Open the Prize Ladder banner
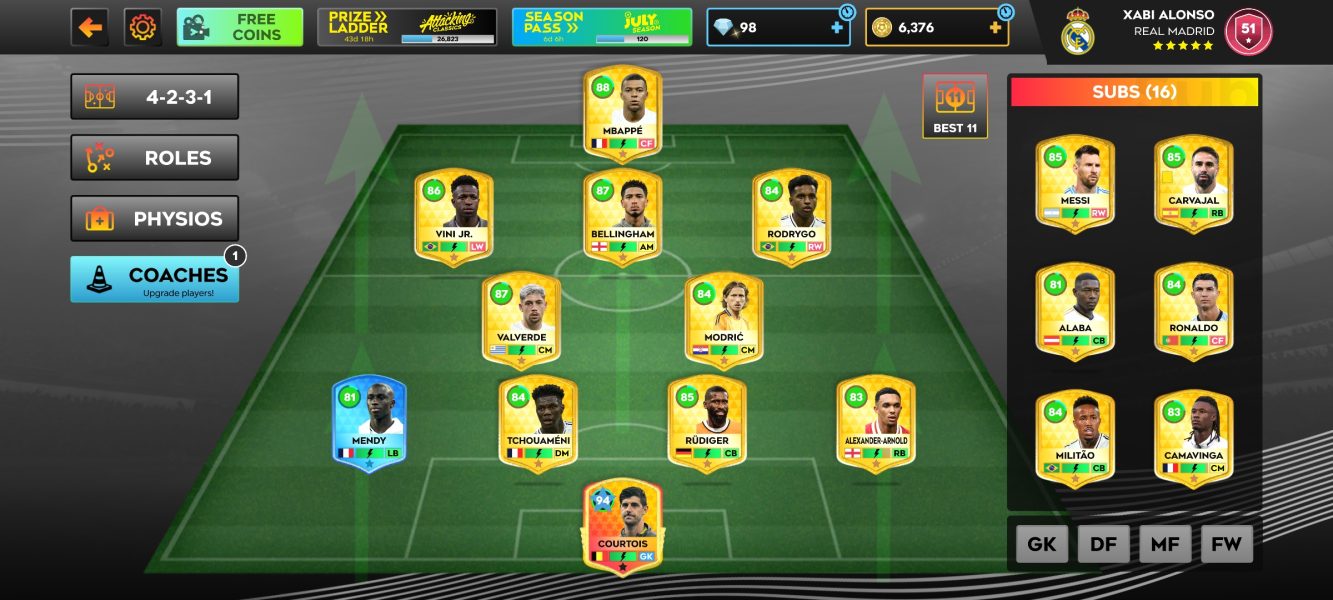This screenshot has width=1333, height=600. (x=407, y=27)
